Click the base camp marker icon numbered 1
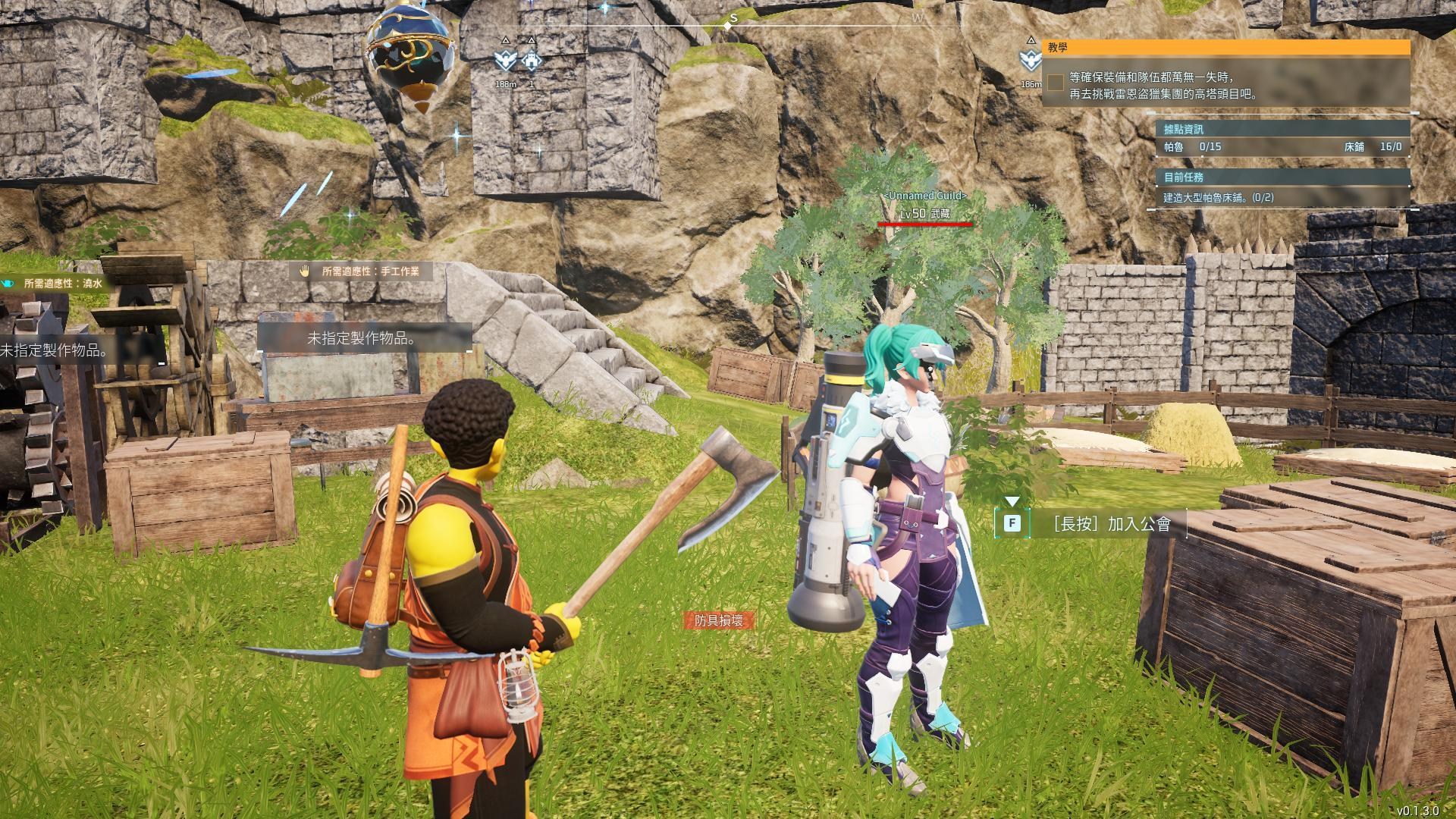Image resolution: width=1456 pixels, height=819 pixels. pos(531,61)
